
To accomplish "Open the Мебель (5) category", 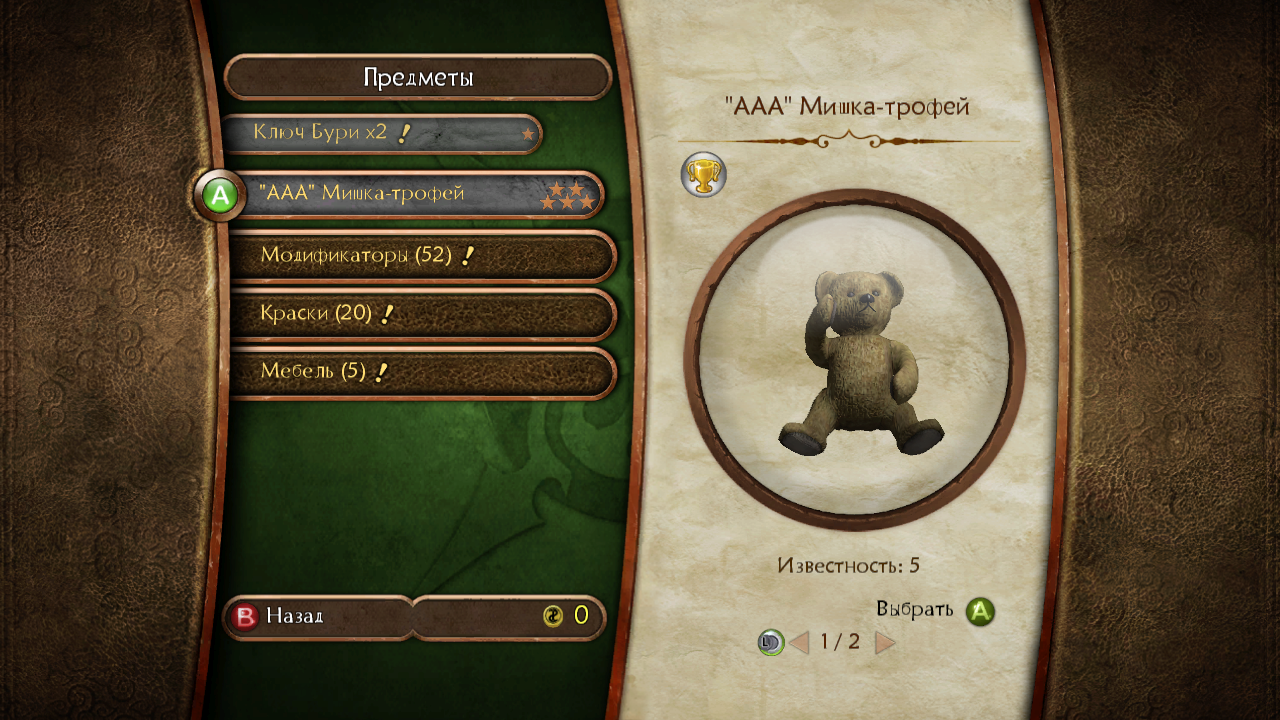I will 420,372.
